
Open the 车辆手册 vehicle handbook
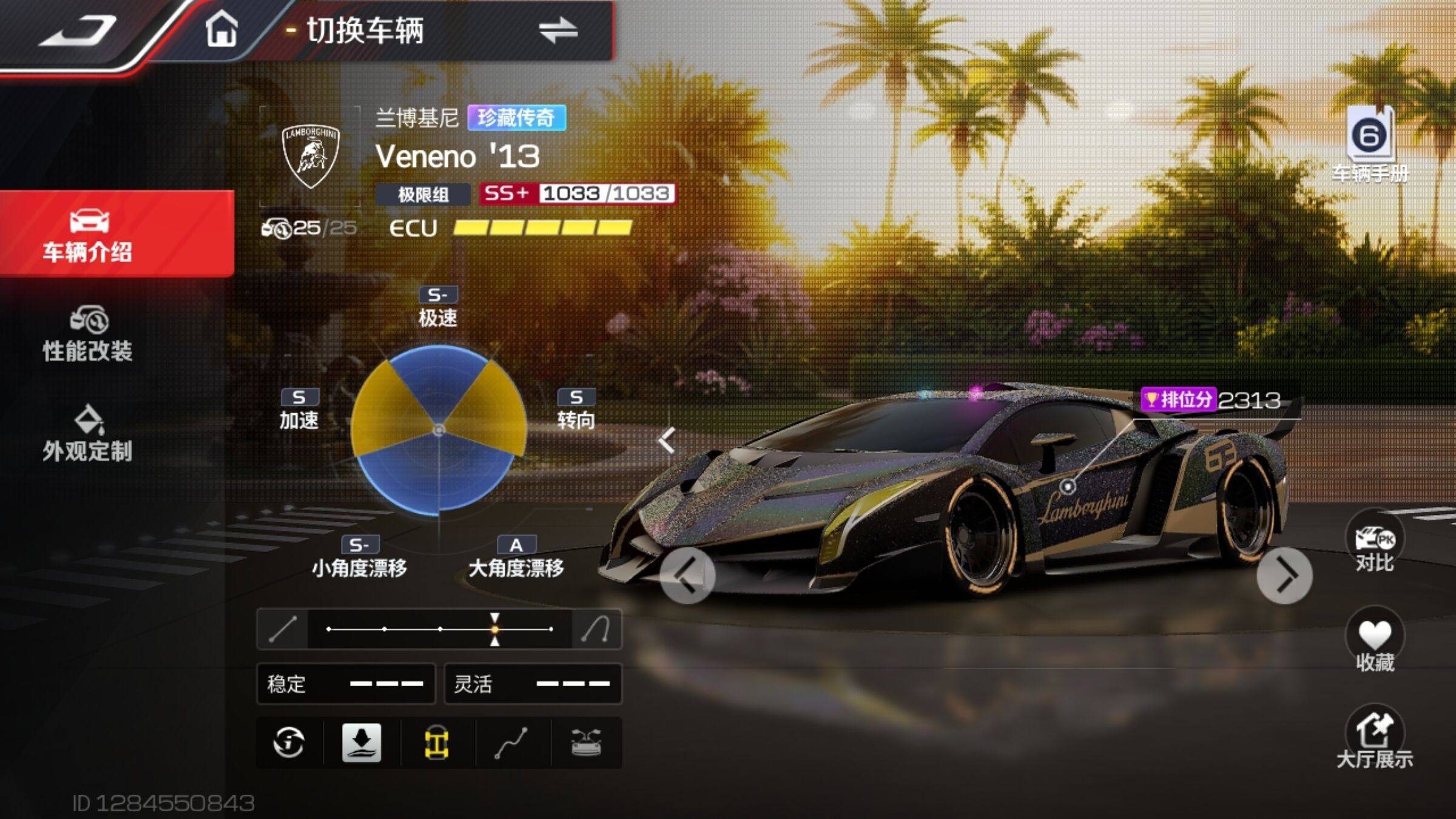click(x=1370, y=146)
